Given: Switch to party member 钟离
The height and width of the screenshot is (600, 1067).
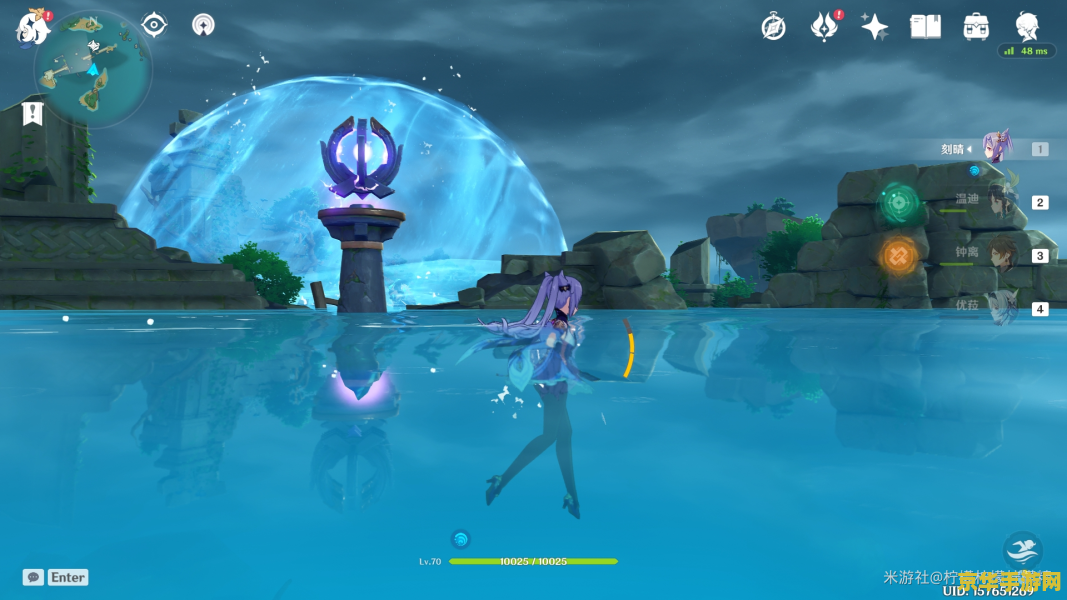Looking at the screenshot, I should (1002, 255).
